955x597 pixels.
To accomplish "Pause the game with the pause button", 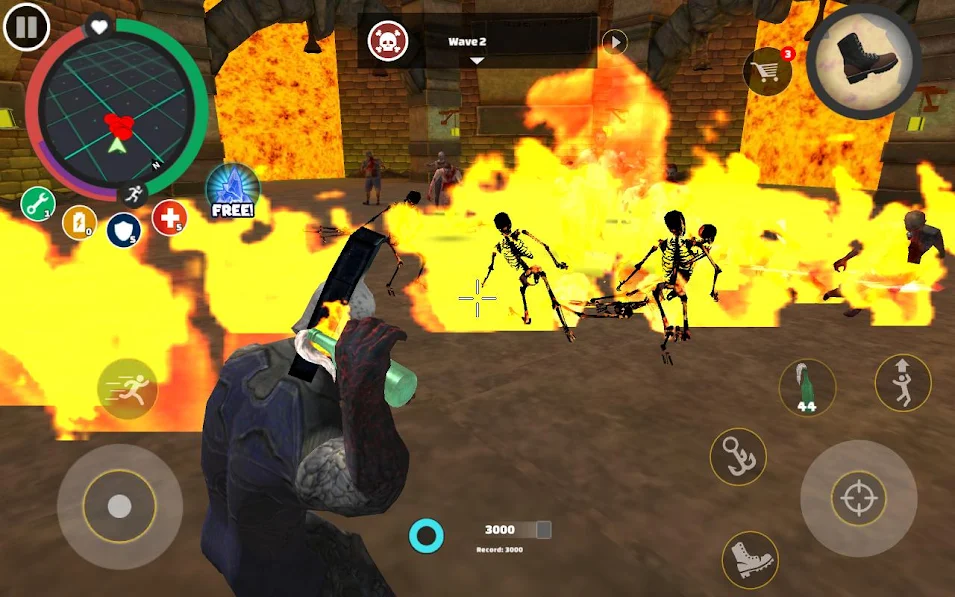I will [26, 28].
